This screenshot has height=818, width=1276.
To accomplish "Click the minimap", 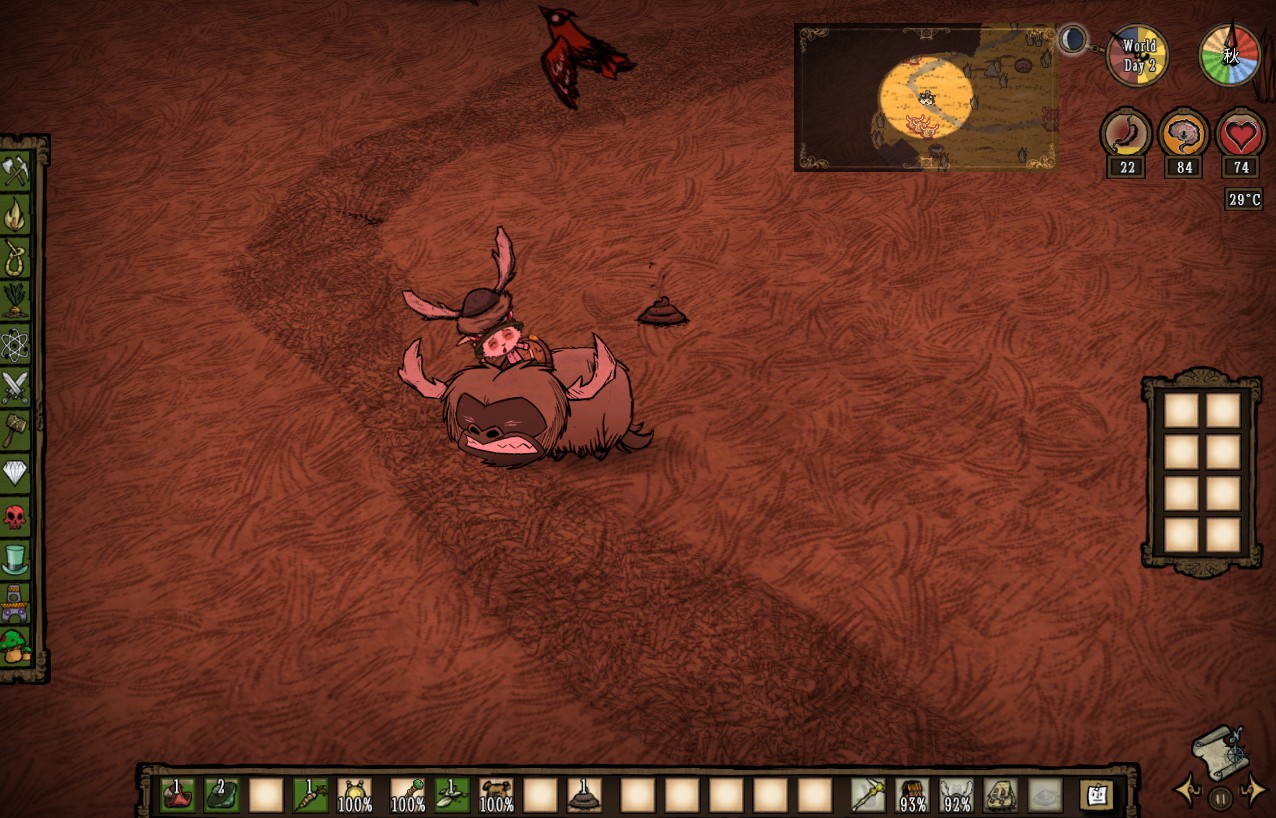I will pyautogui.click(x=925, y=98).
